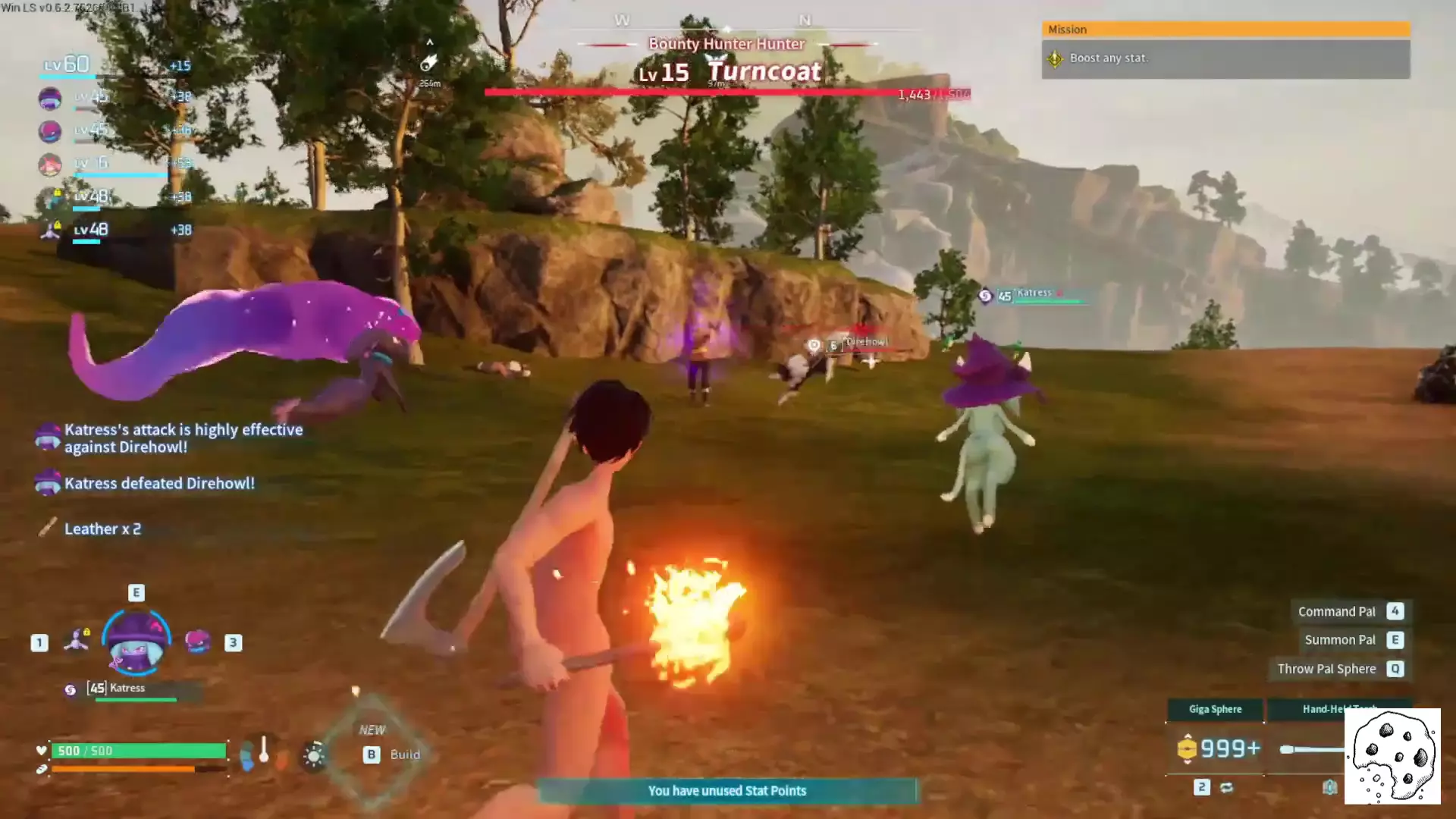Select the Turncoat boss name banner

(764, 72)
